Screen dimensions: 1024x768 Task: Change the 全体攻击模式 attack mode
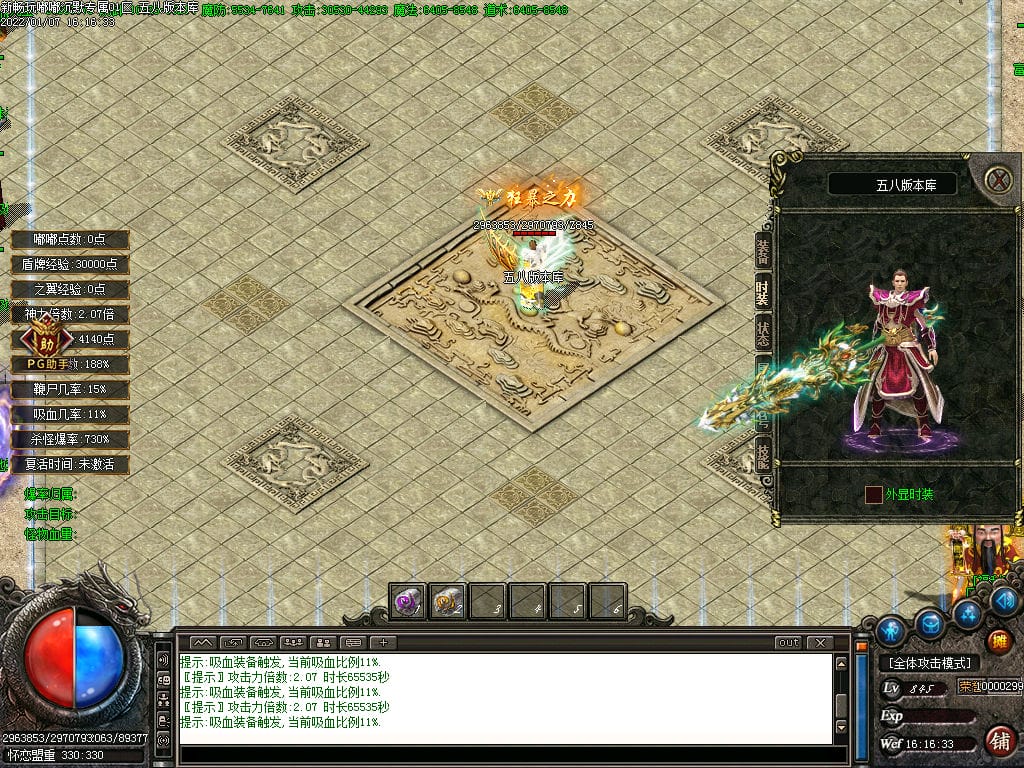(930, 663)
